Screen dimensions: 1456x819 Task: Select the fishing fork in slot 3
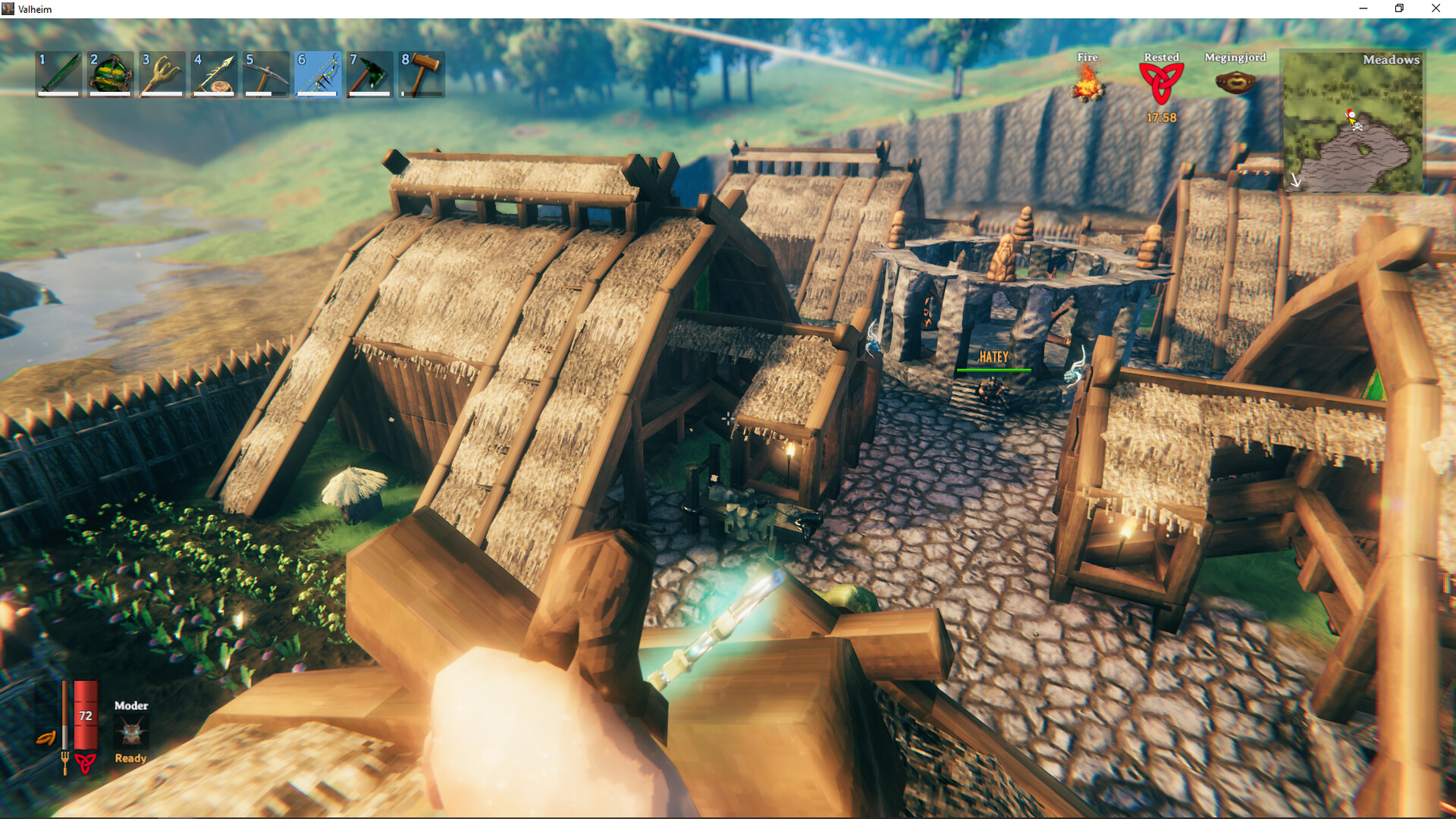pyautogui.click(x=161, y=74)
